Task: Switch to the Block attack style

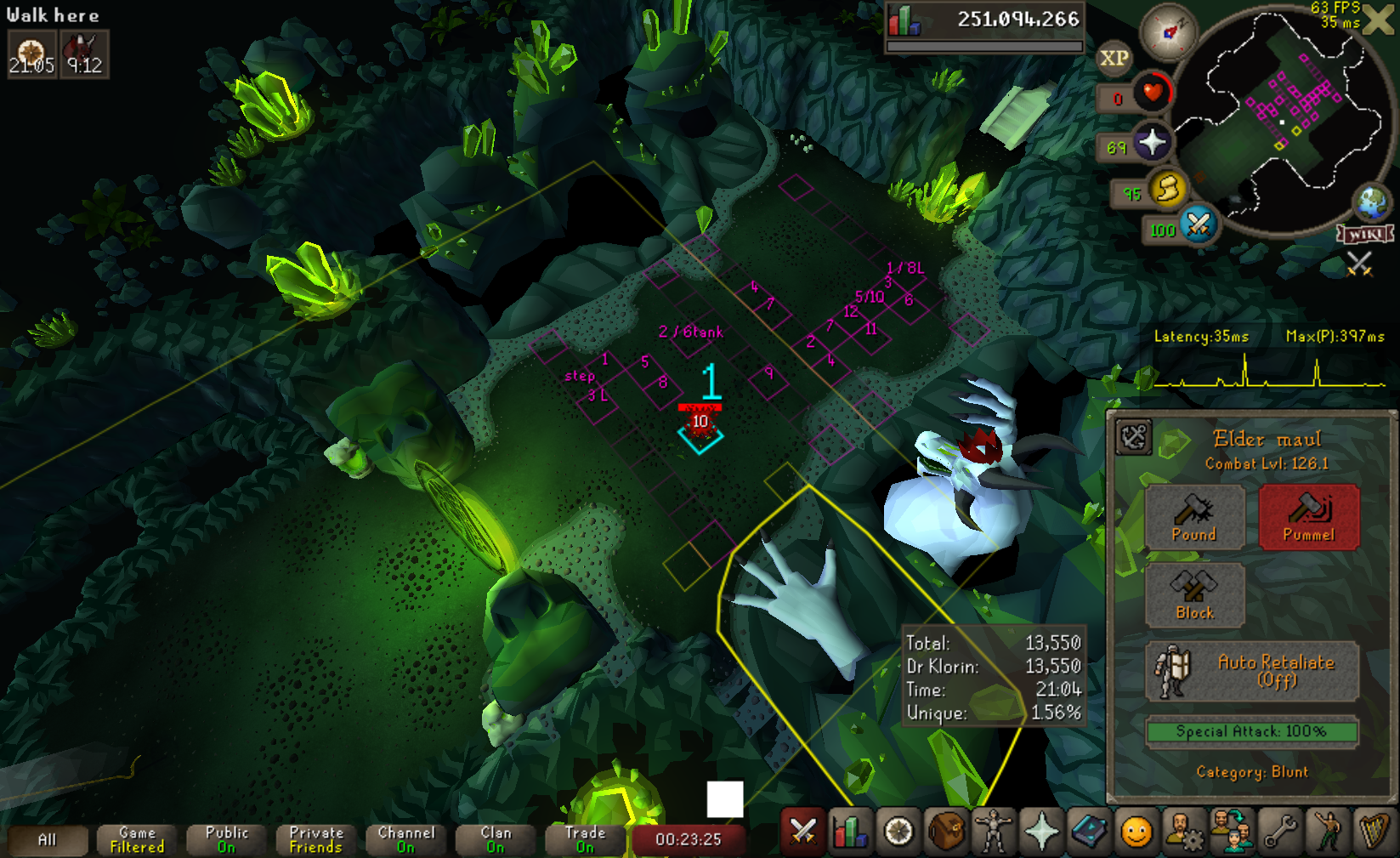Action: point(1194,595)
